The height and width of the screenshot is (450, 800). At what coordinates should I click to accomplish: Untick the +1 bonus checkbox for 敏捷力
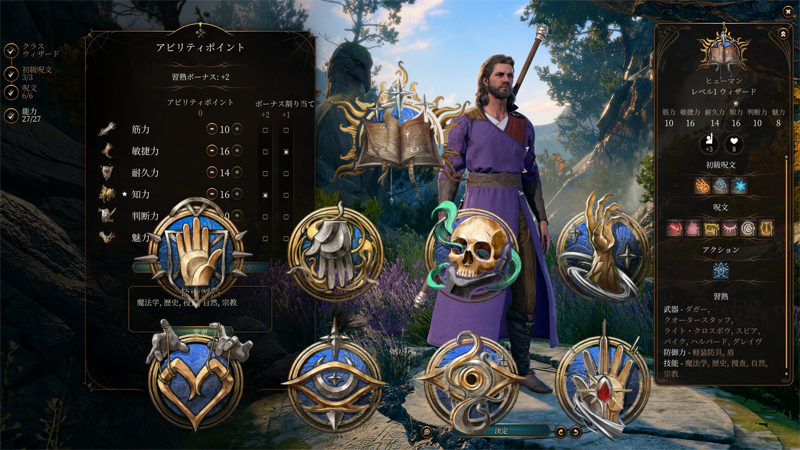click(286, 152)
